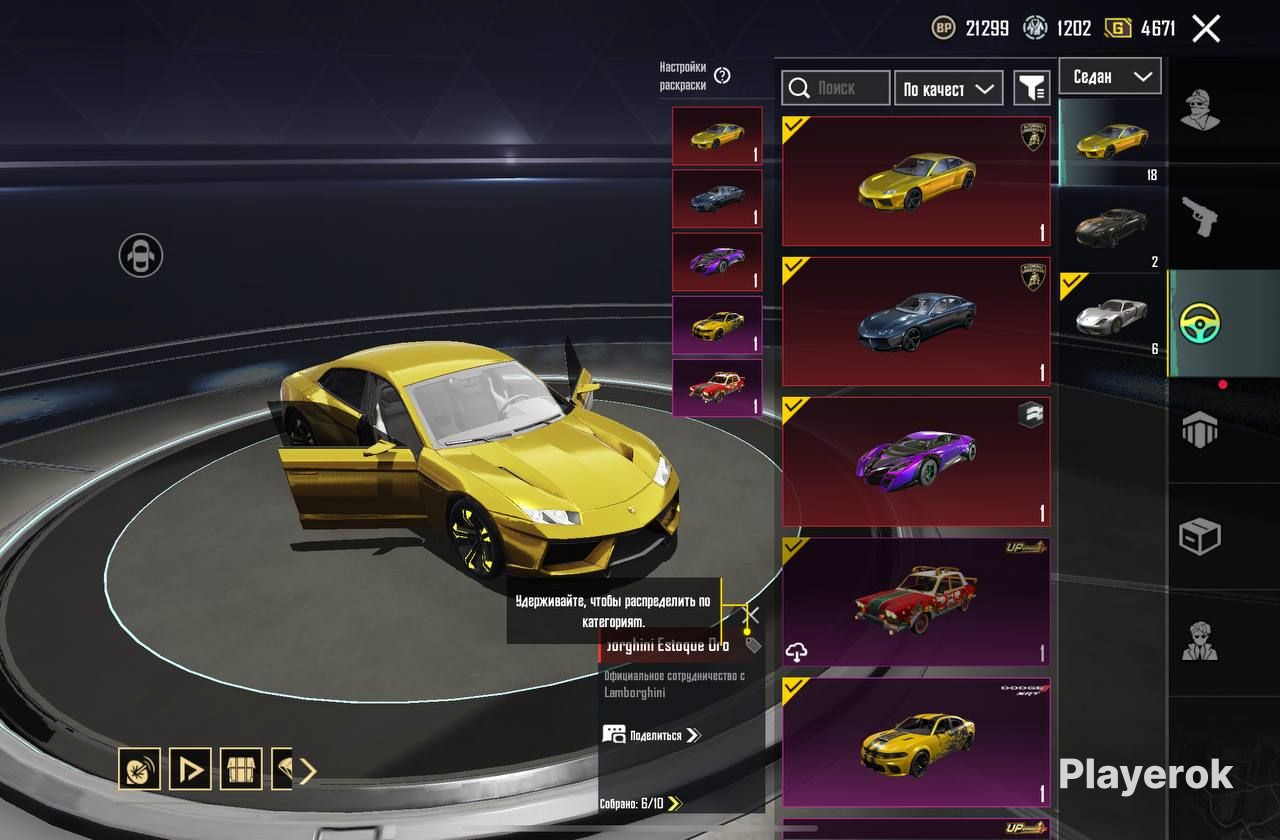Choose the dark blue Lamborghini skin tile

pyautogui.click(x=915, y=321)
